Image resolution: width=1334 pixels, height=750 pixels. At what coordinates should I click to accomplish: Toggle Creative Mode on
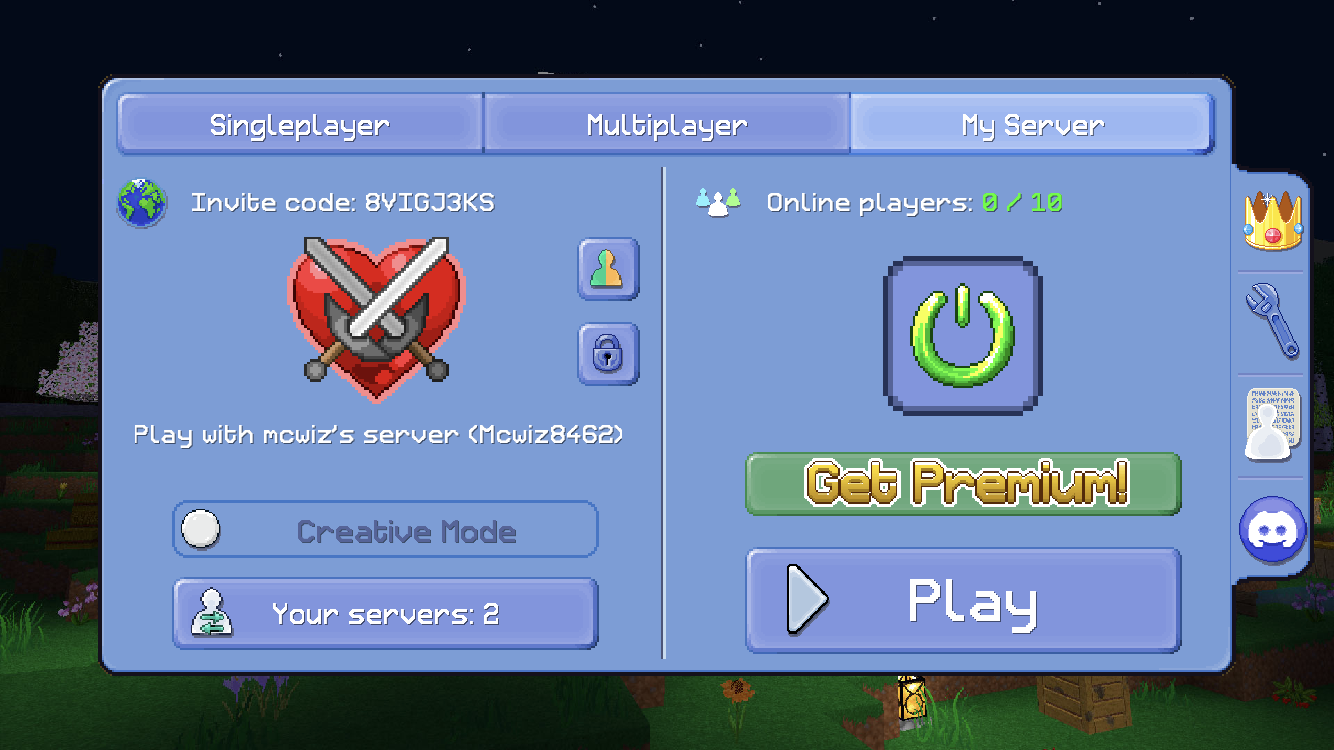click(x=200, y=528)
